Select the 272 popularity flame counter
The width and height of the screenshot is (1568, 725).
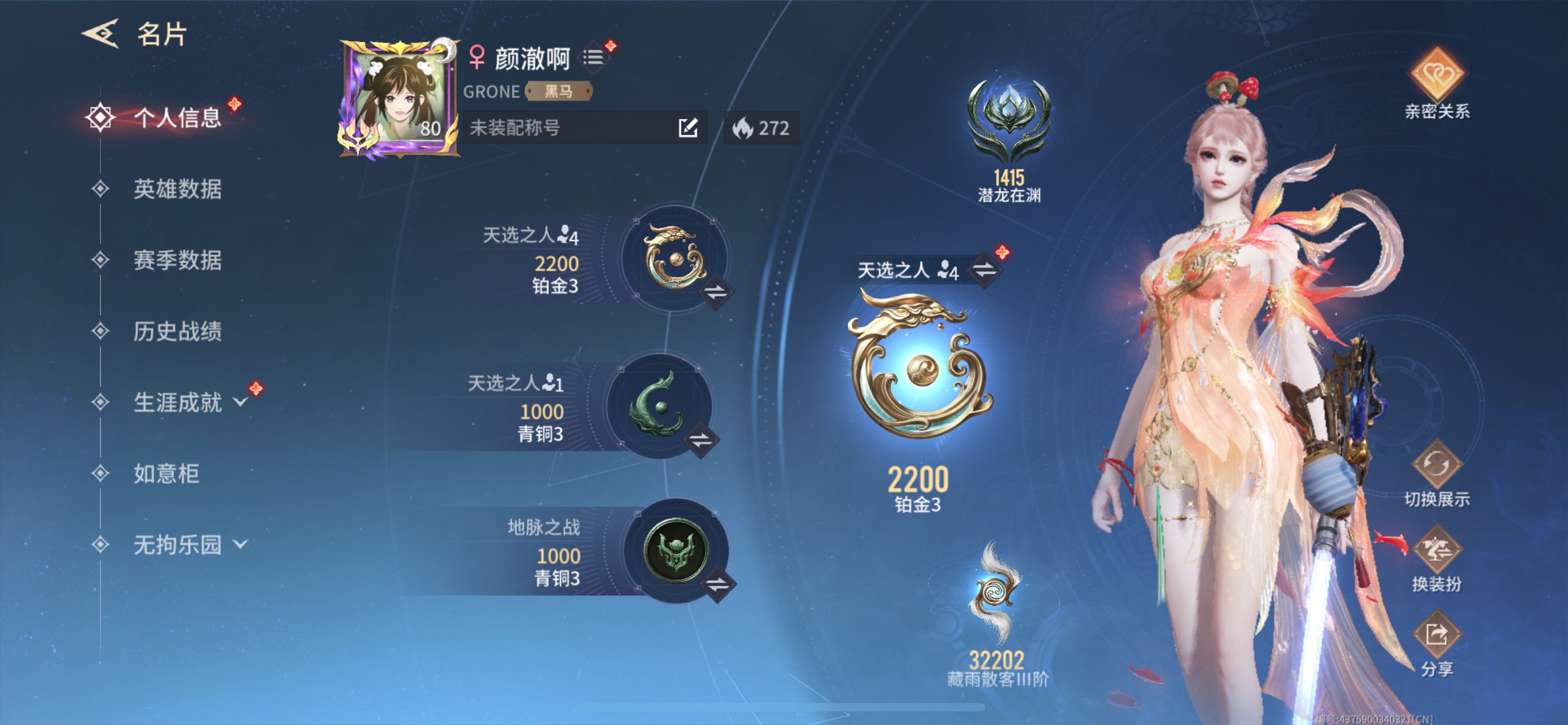pyautogui.click(x=761, y=128)
